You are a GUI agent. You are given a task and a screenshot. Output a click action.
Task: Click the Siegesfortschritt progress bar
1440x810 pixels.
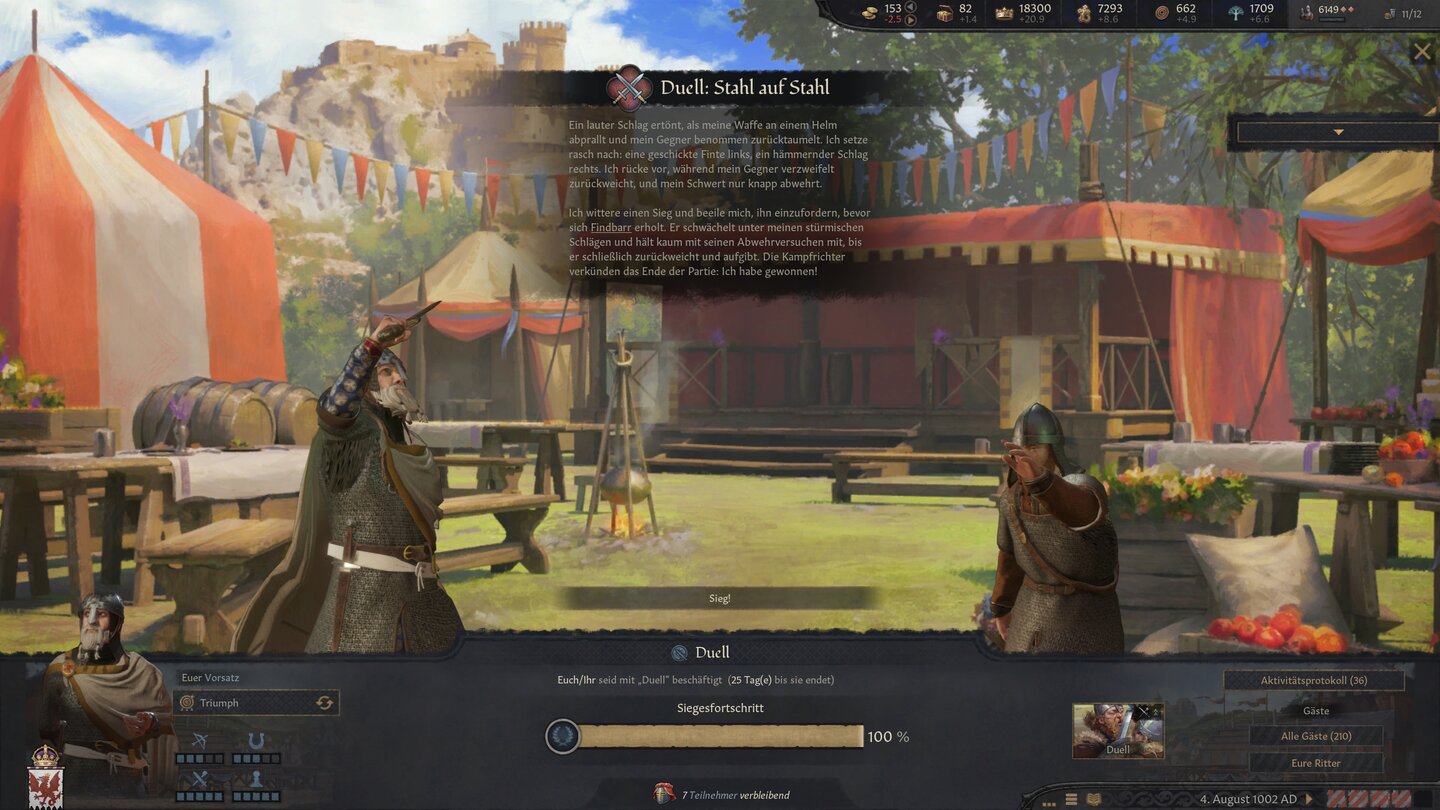tap(720, 735)
